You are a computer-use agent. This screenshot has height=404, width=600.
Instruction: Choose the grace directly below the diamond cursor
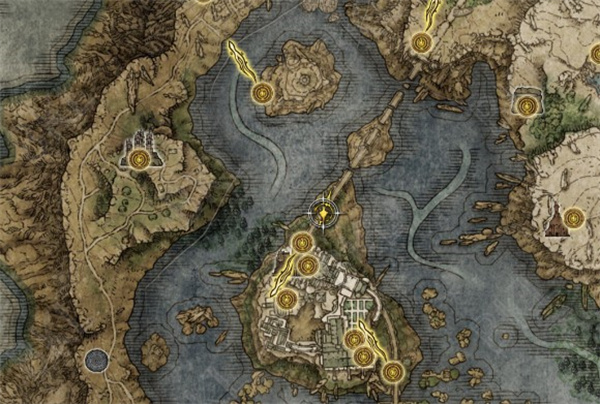[x=302, y=241]
